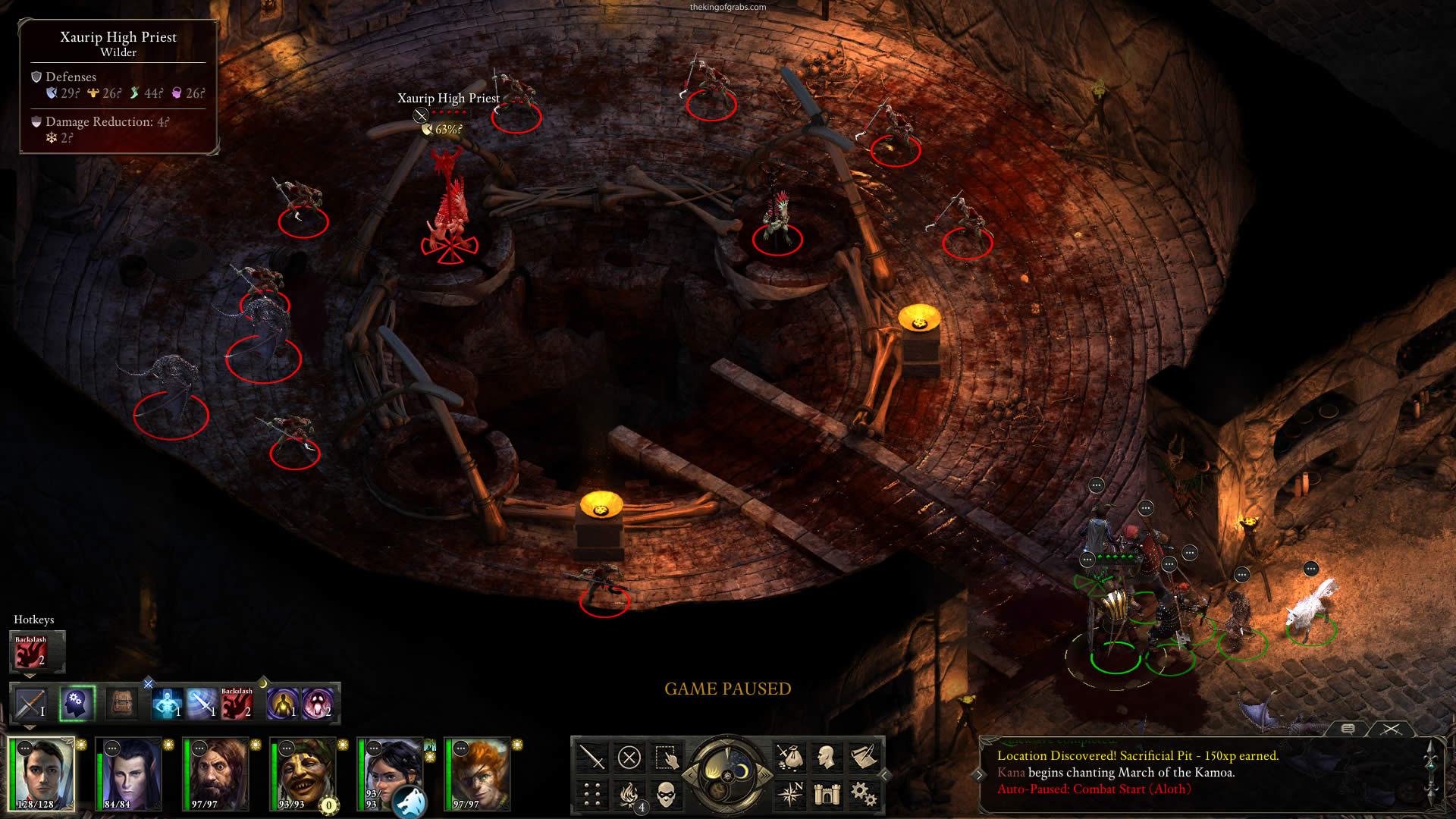The width and height of the screenshot is (1456, 819).
Task: Use the glowing body per-rest ability
Action: [x=282, y=704]
